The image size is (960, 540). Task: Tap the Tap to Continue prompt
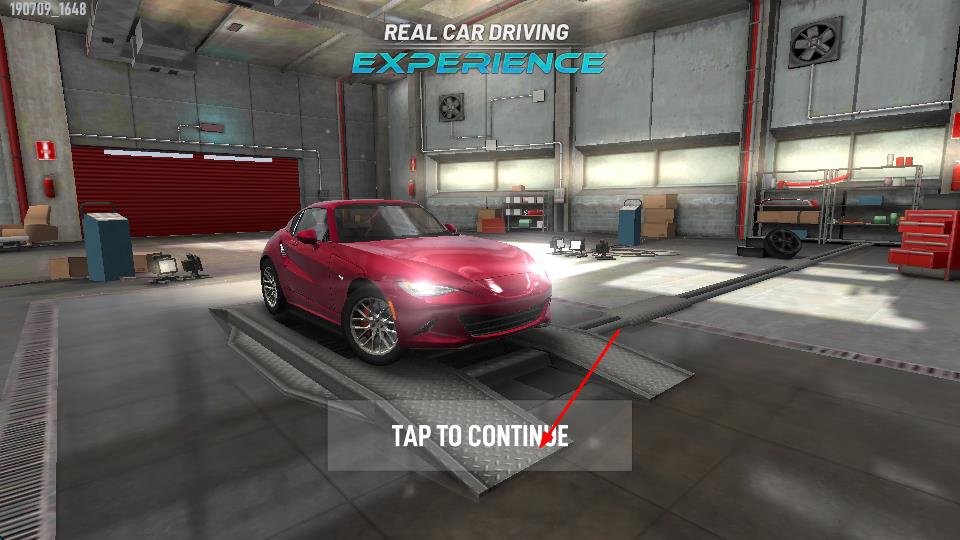point(480,436)
